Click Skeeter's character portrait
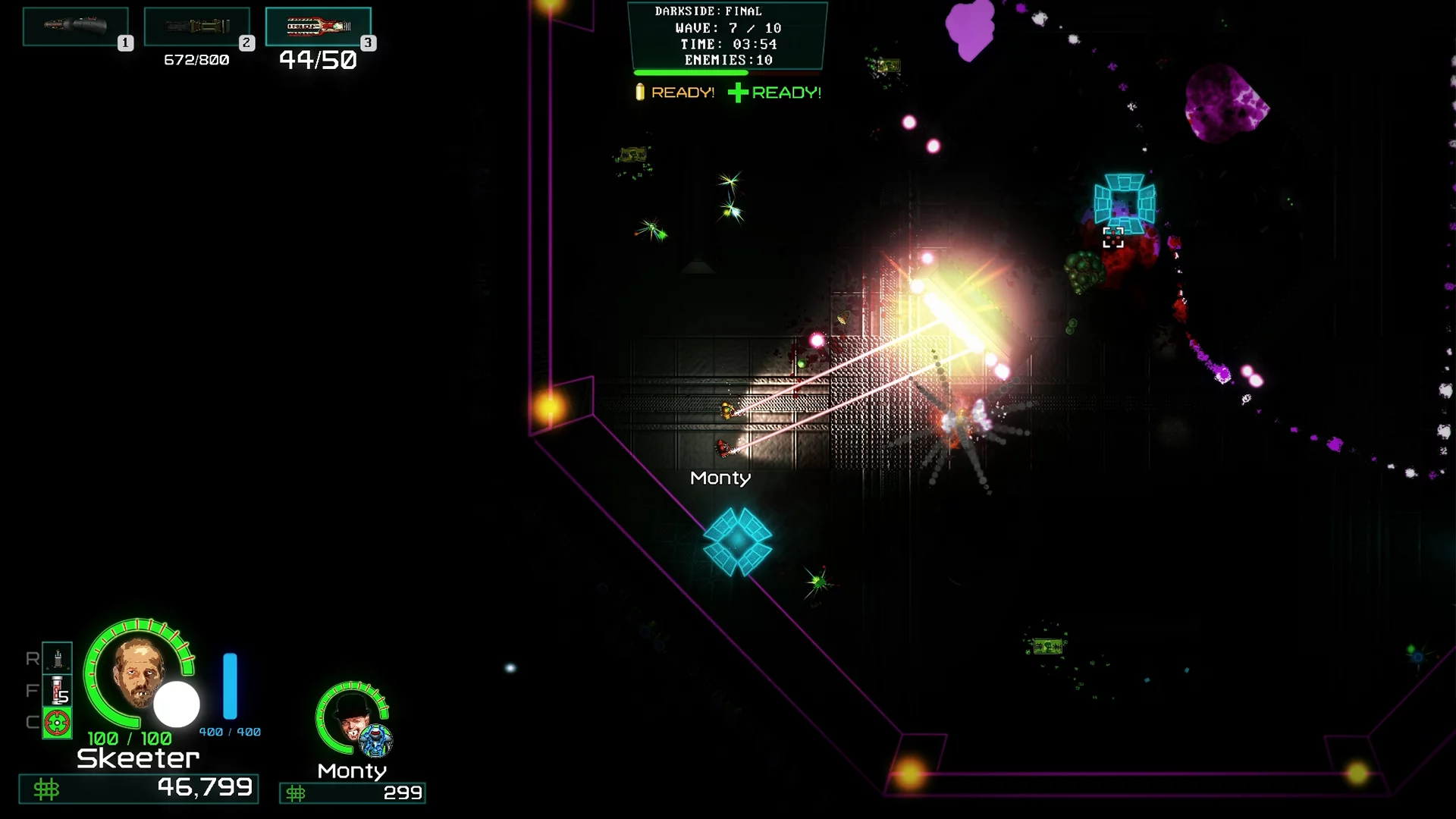 pyautogui.click(x=139, y=672)
